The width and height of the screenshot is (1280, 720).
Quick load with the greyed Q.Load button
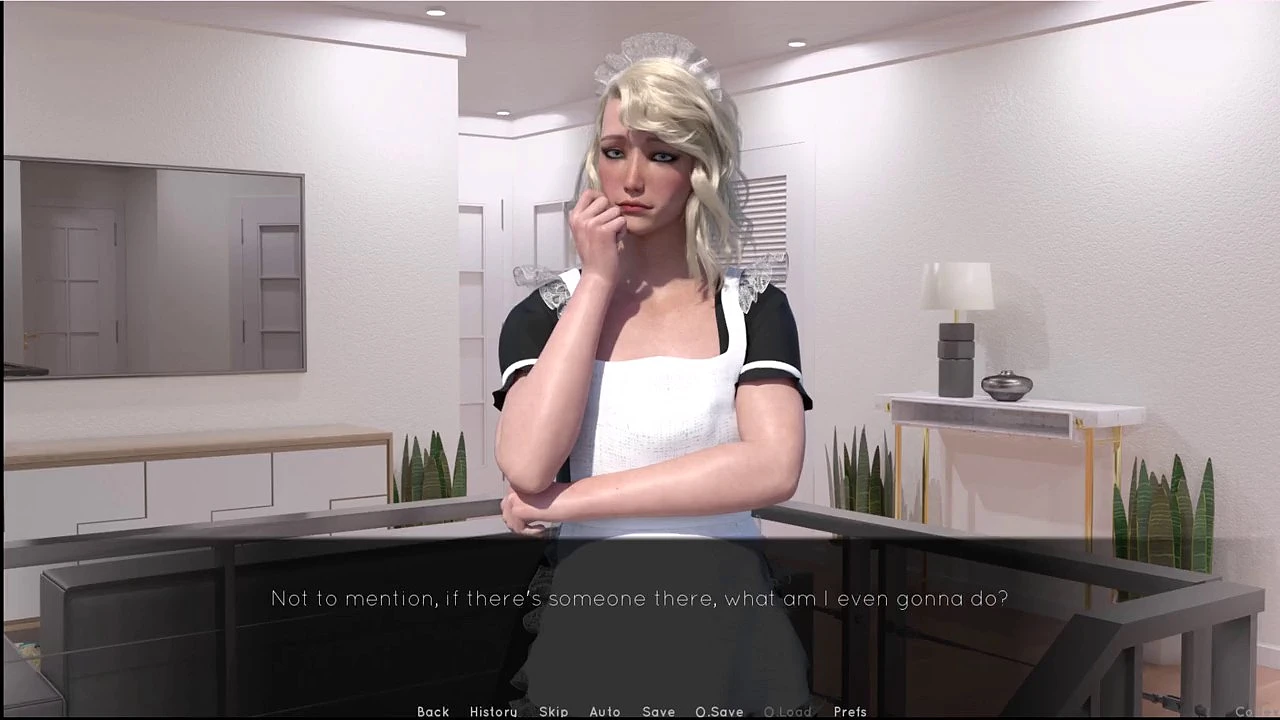(788, 711)
